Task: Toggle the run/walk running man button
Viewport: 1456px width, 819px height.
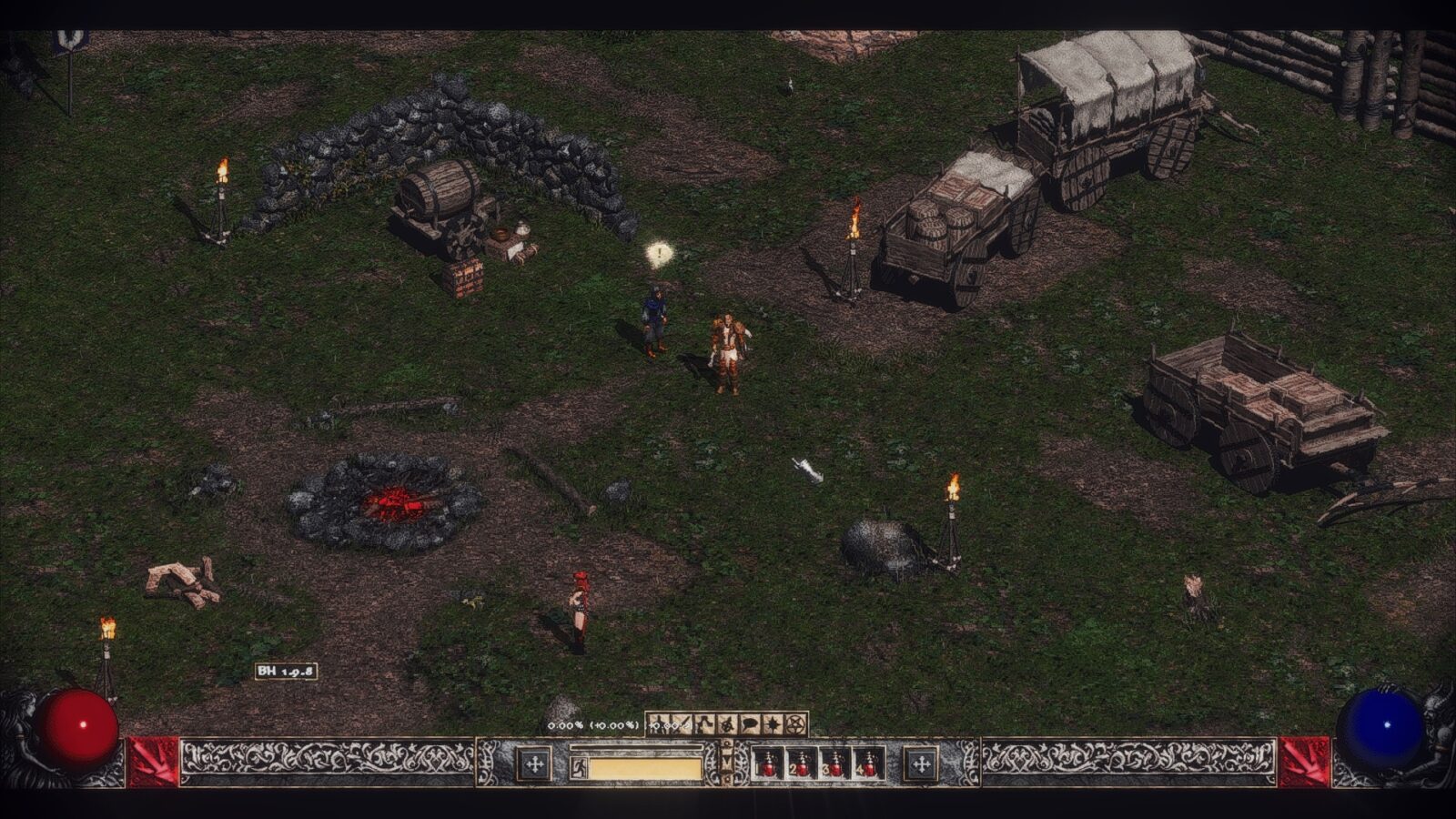Action: point(578,768)
